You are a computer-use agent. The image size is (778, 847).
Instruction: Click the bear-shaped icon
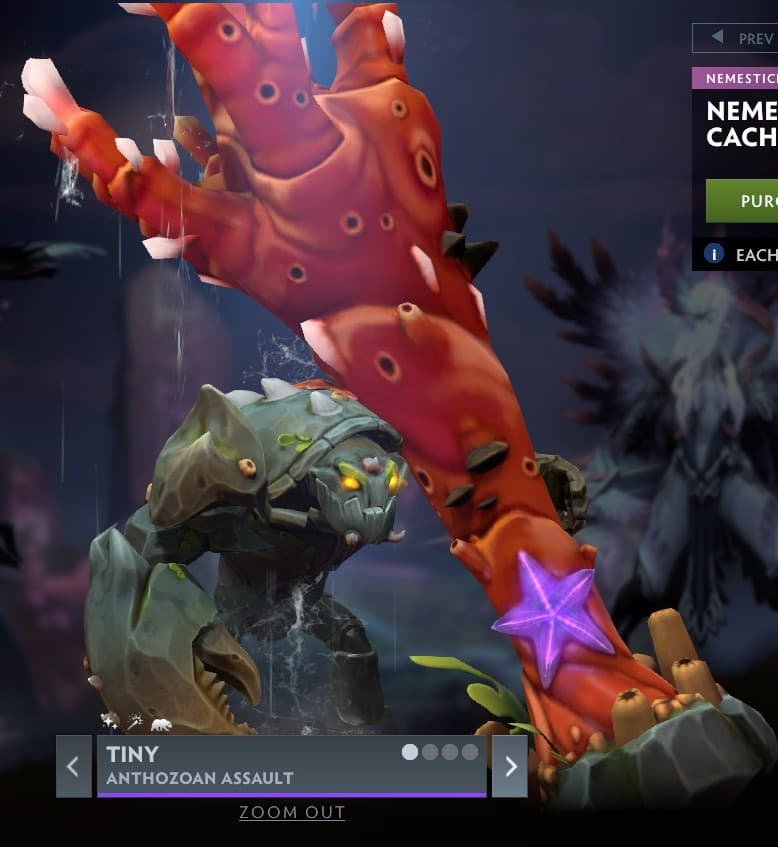click(x=160, y=722)
